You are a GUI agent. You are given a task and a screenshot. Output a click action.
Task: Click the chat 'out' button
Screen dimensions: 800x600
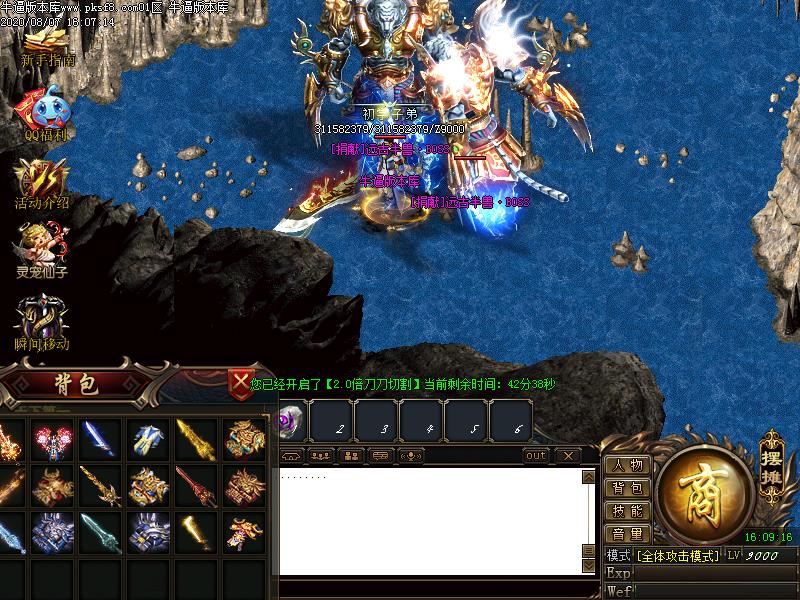click(536, 456)
